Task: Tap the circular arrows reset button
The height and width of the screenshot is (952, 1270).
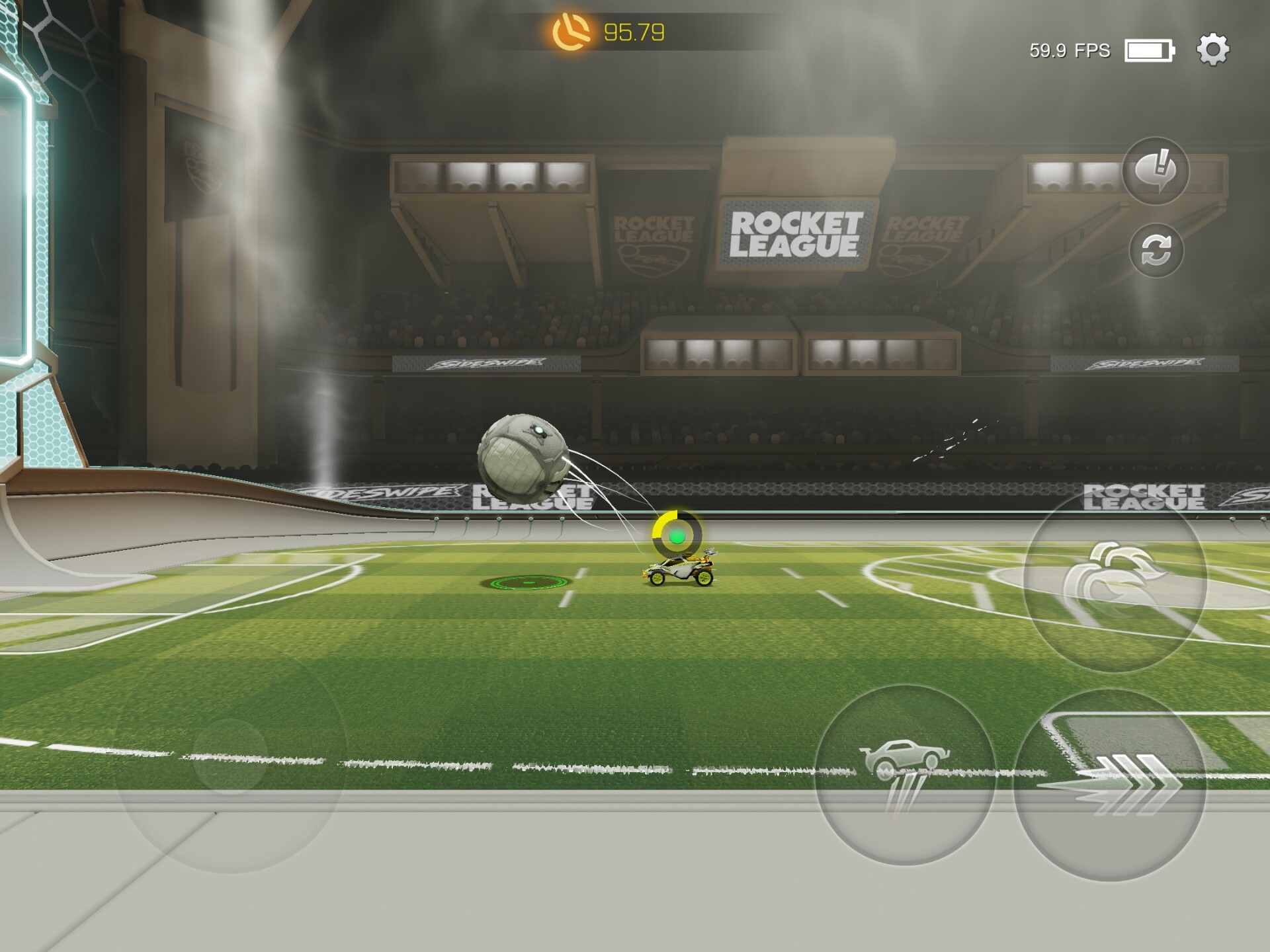Action: (1156, 251)
